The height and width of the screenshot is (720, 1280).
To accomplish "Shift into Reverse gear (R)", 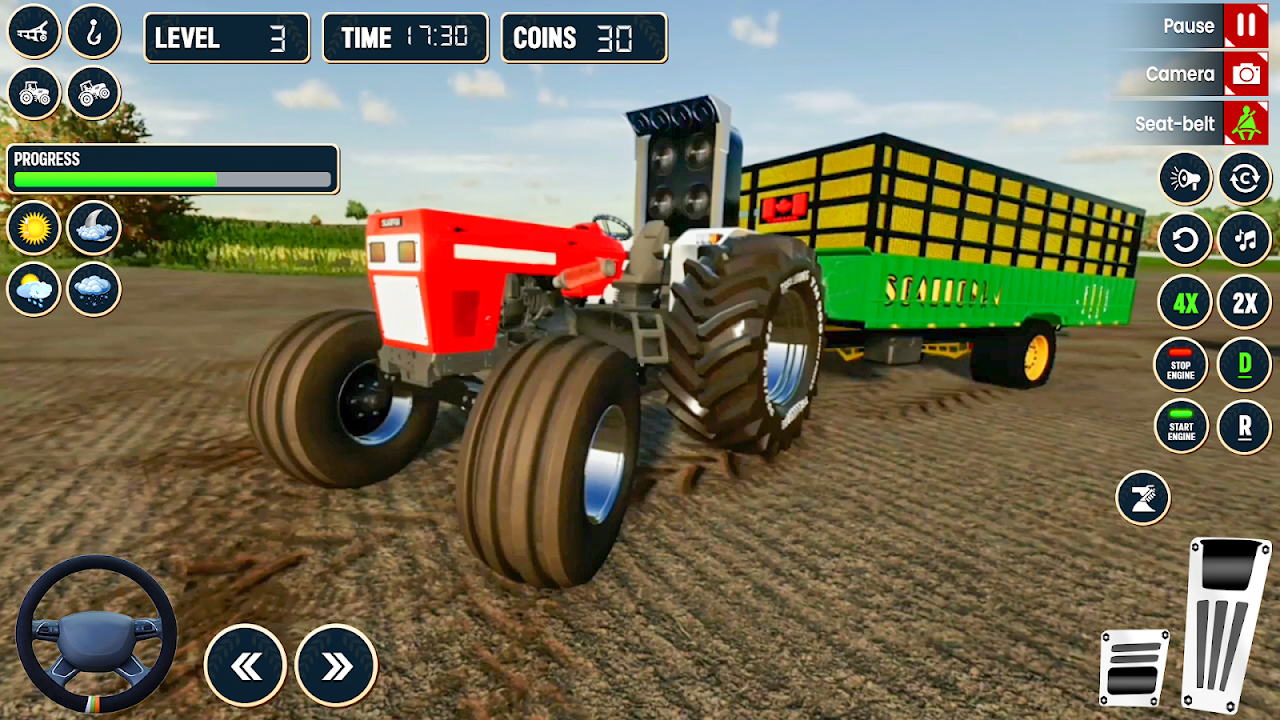I will tap(1245, 426).
